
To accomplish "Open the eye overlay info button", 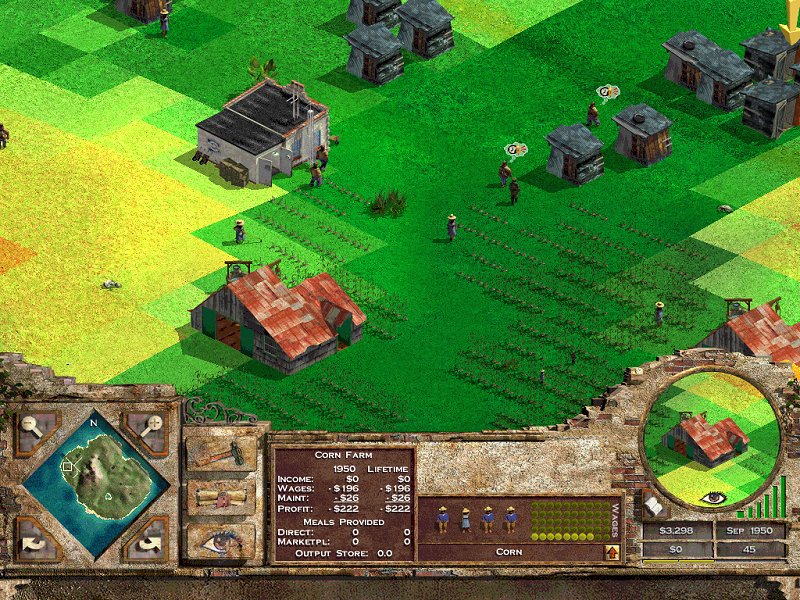I will (x=221, y=541).
